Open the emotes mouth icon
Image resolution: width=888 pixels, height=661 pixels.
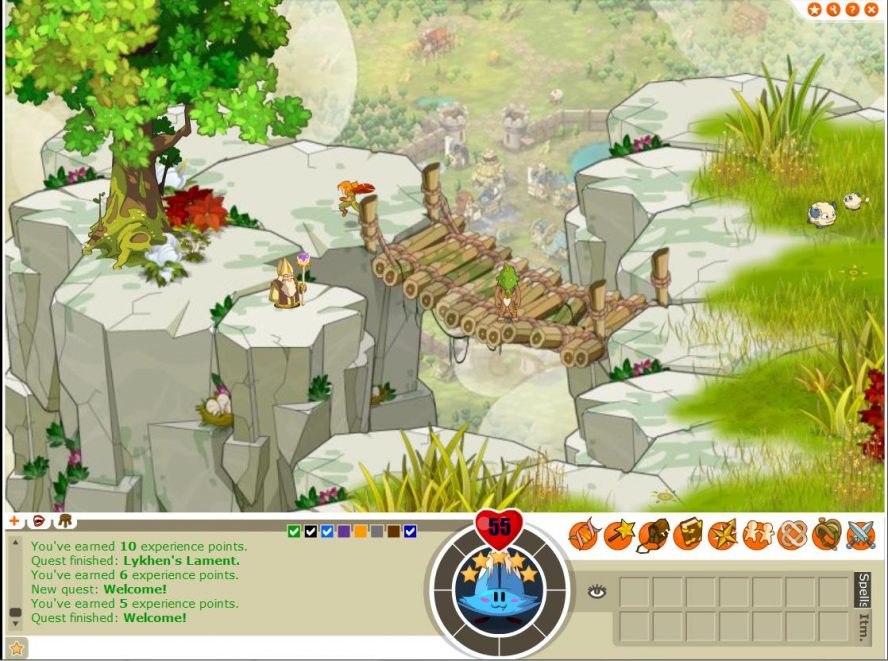[39, 521]
